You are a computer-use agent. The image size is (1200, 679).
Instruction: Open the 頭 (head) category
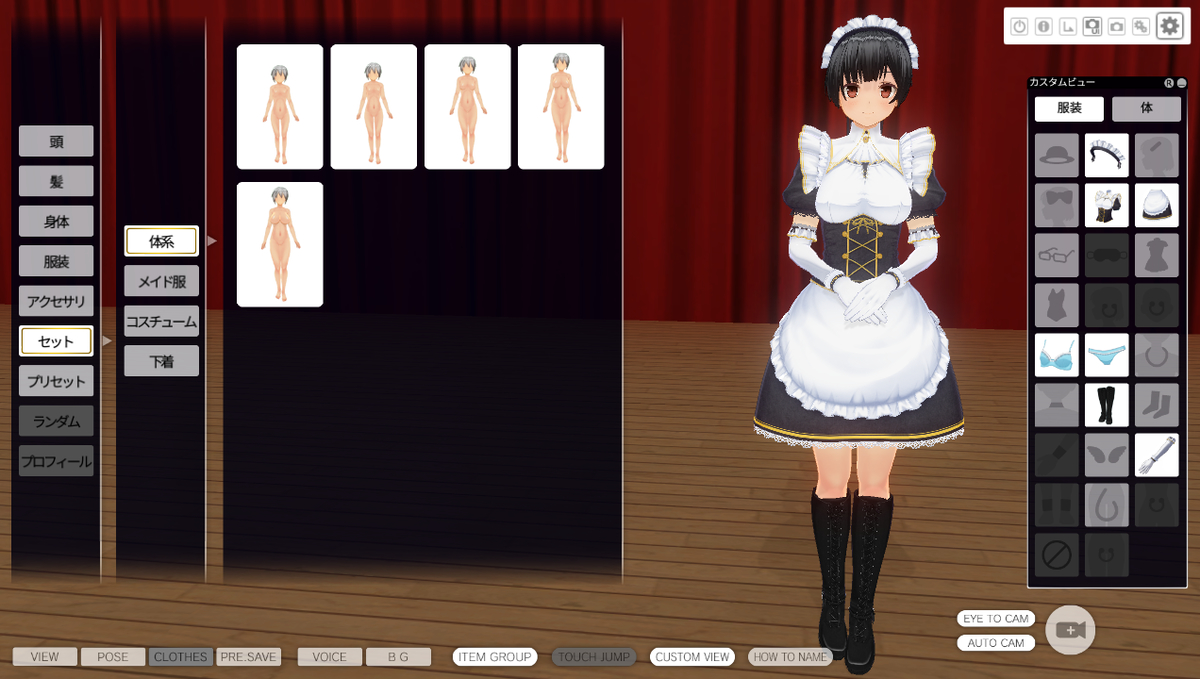(x=56, y=141)
